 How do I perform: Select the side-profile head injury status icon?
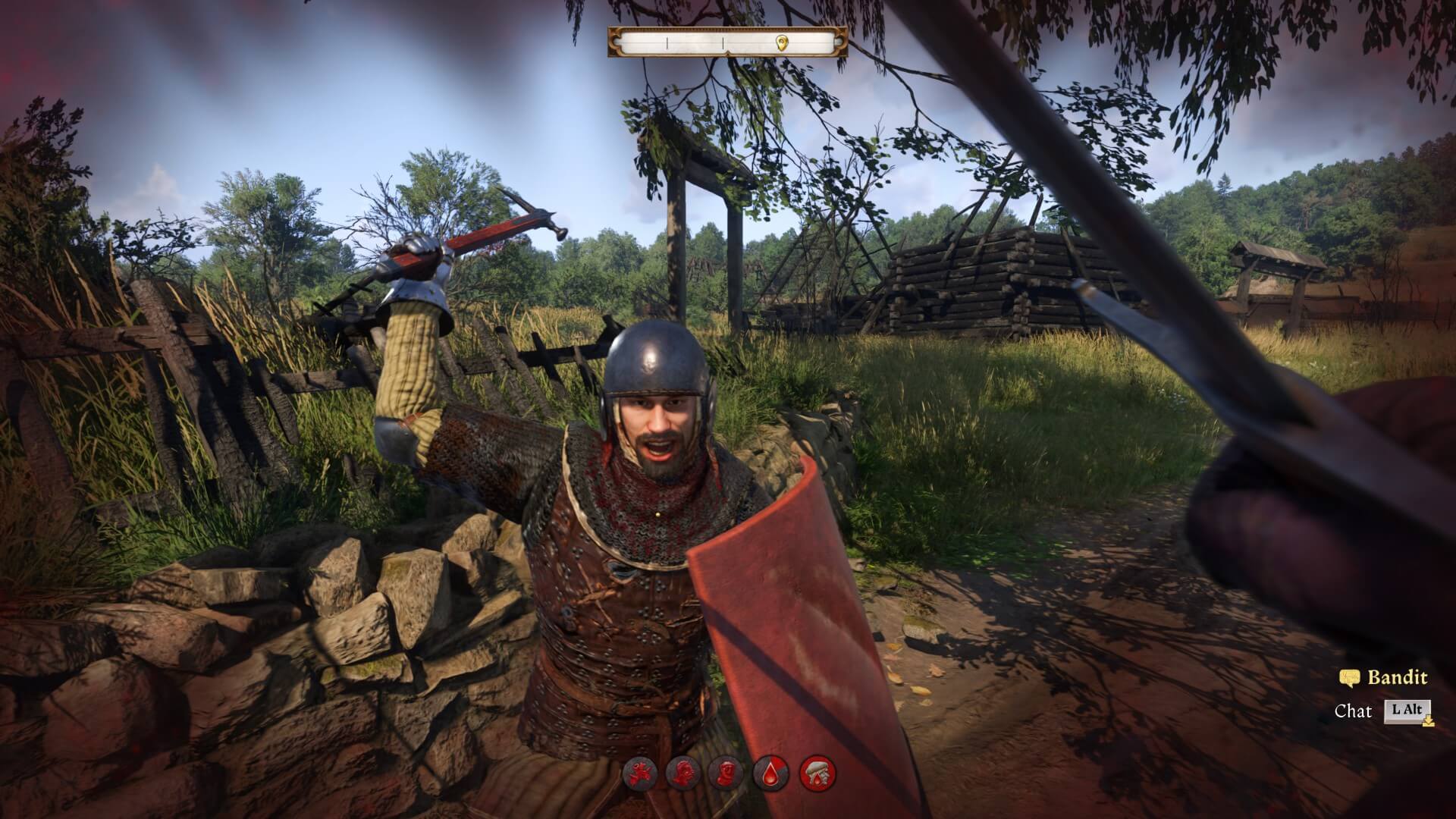click(682, 773)
